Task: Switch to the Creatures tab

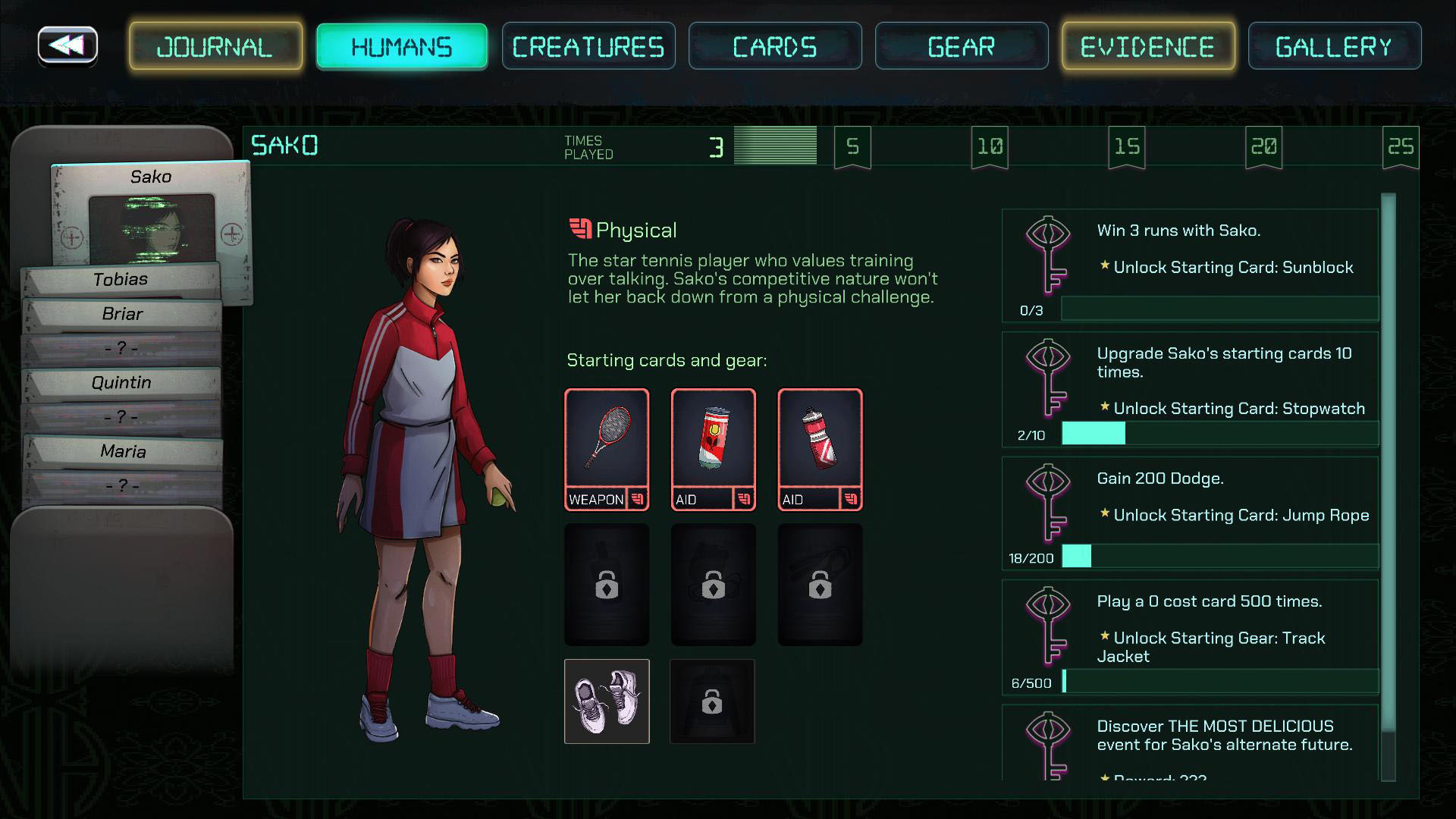Action: click(588, 45)
